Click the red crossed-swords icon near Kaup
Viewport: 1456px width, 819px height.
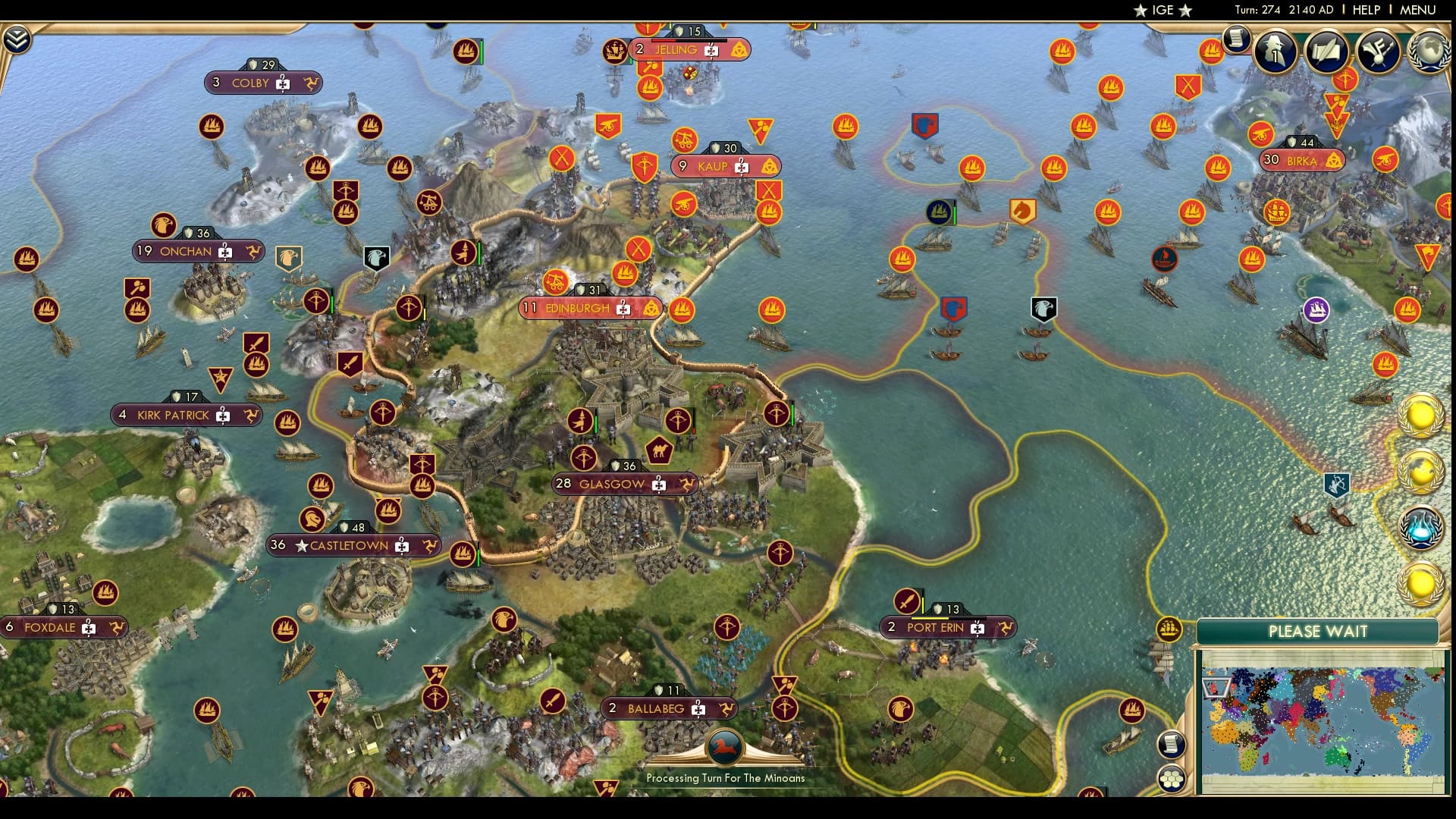(x=768, y=190)
